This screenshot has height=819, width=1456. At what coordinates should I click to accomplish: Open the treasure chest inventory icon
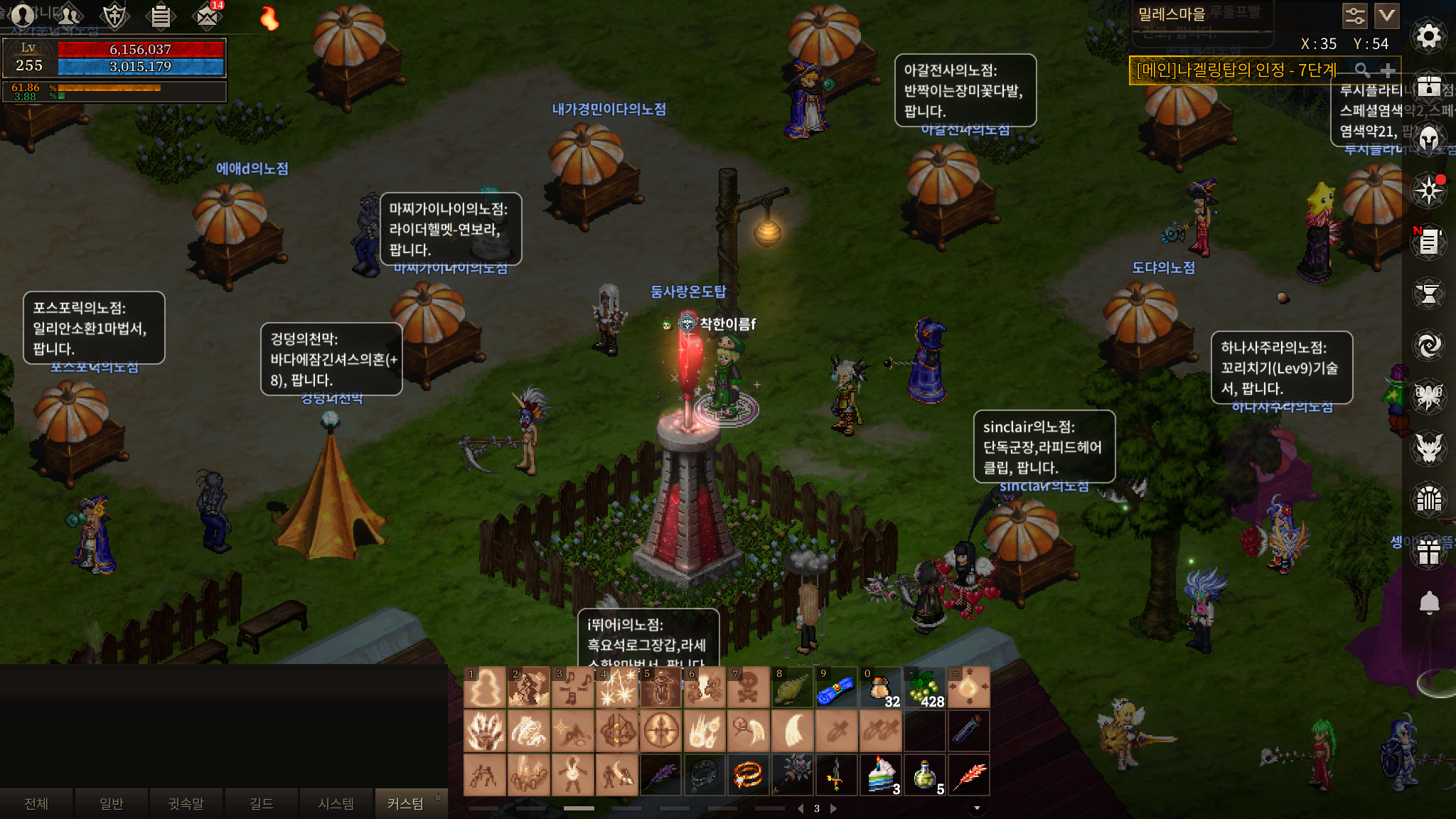pos(1428,87)
